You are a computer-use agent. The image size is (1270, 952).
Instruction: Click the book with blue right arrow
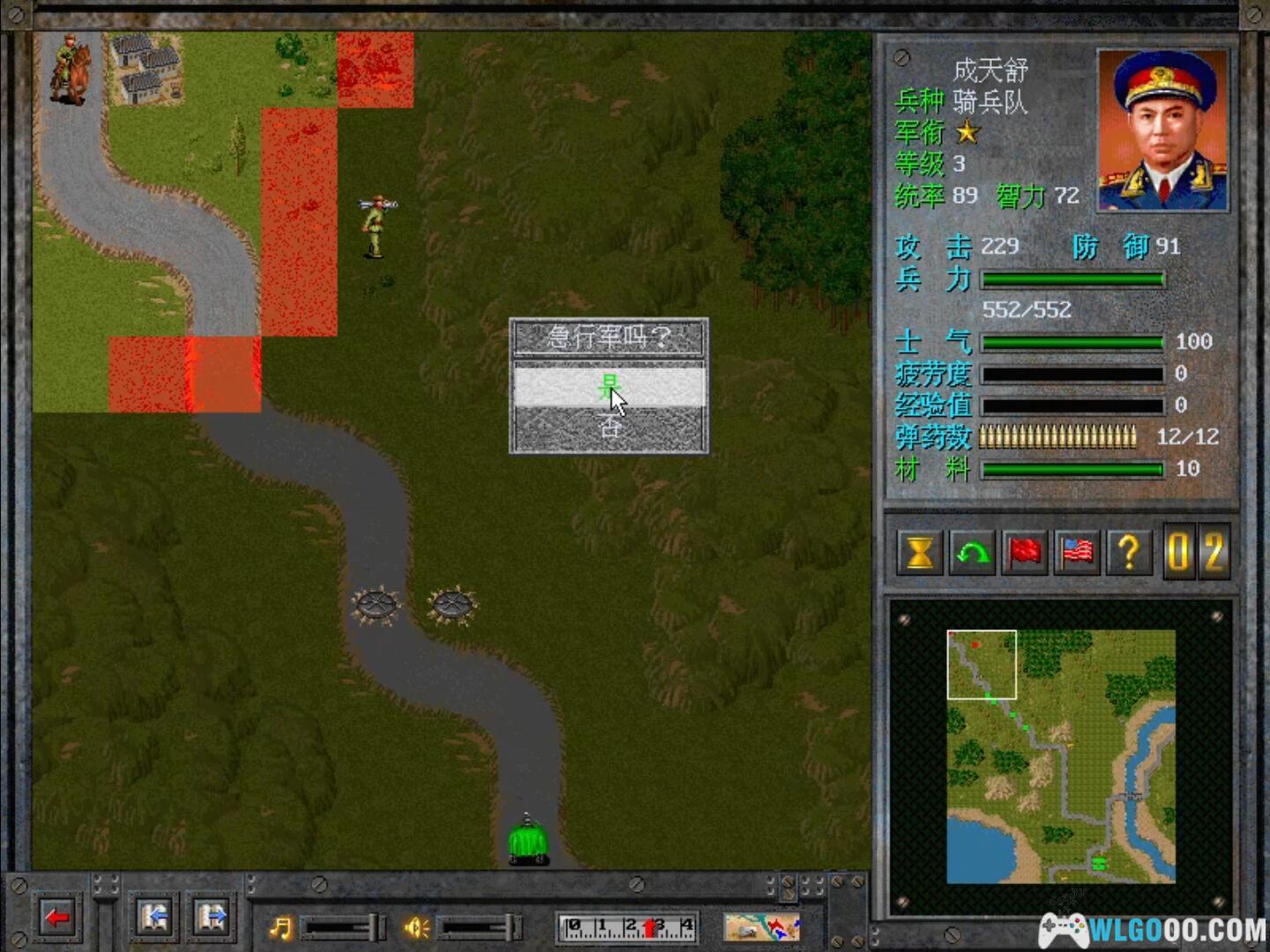(212, 919)
